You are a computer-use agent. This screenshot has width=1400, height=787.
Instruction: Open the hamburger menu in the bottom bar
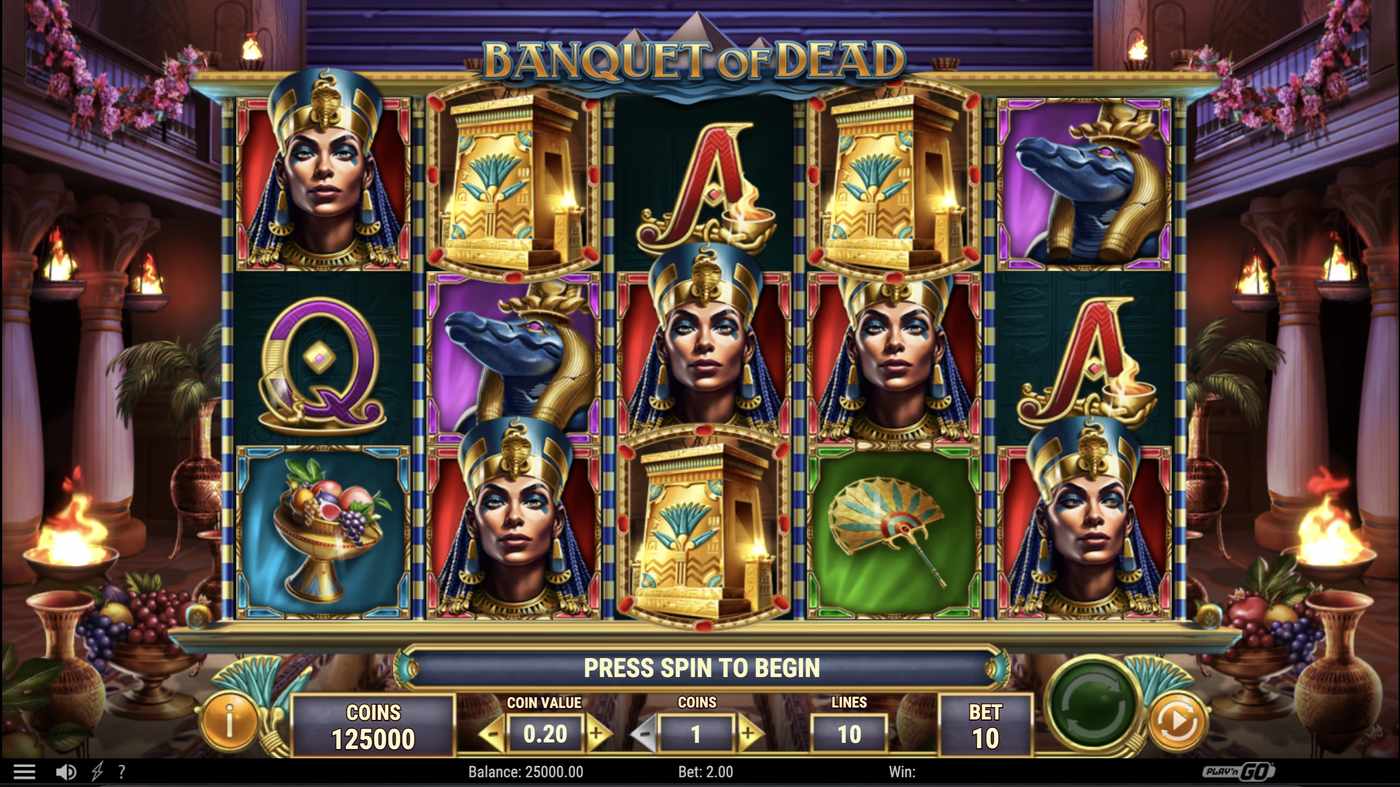click(25, 770)
